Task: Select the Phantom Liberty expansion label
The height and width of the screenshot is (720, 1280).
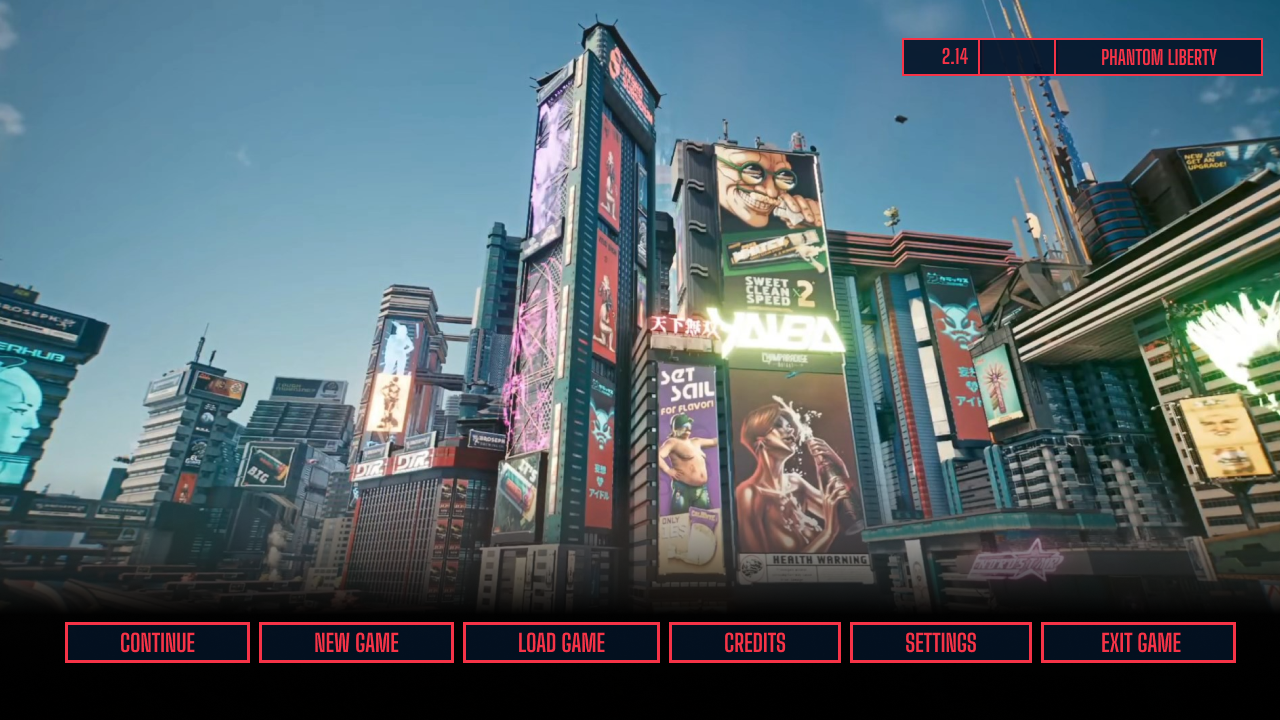Action: [1158, 57]
